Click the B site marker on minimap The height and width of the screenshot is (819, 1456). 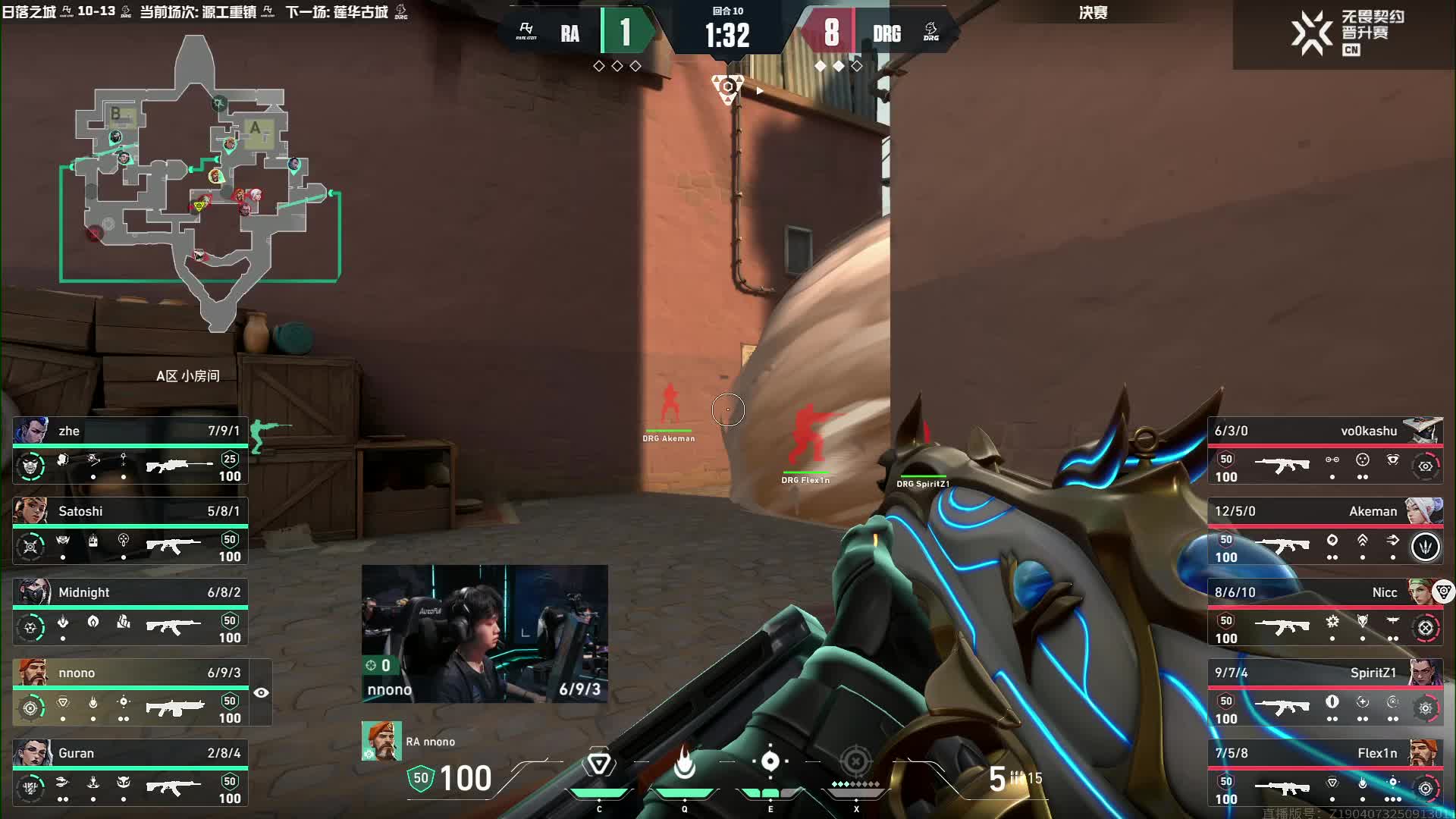116,115
